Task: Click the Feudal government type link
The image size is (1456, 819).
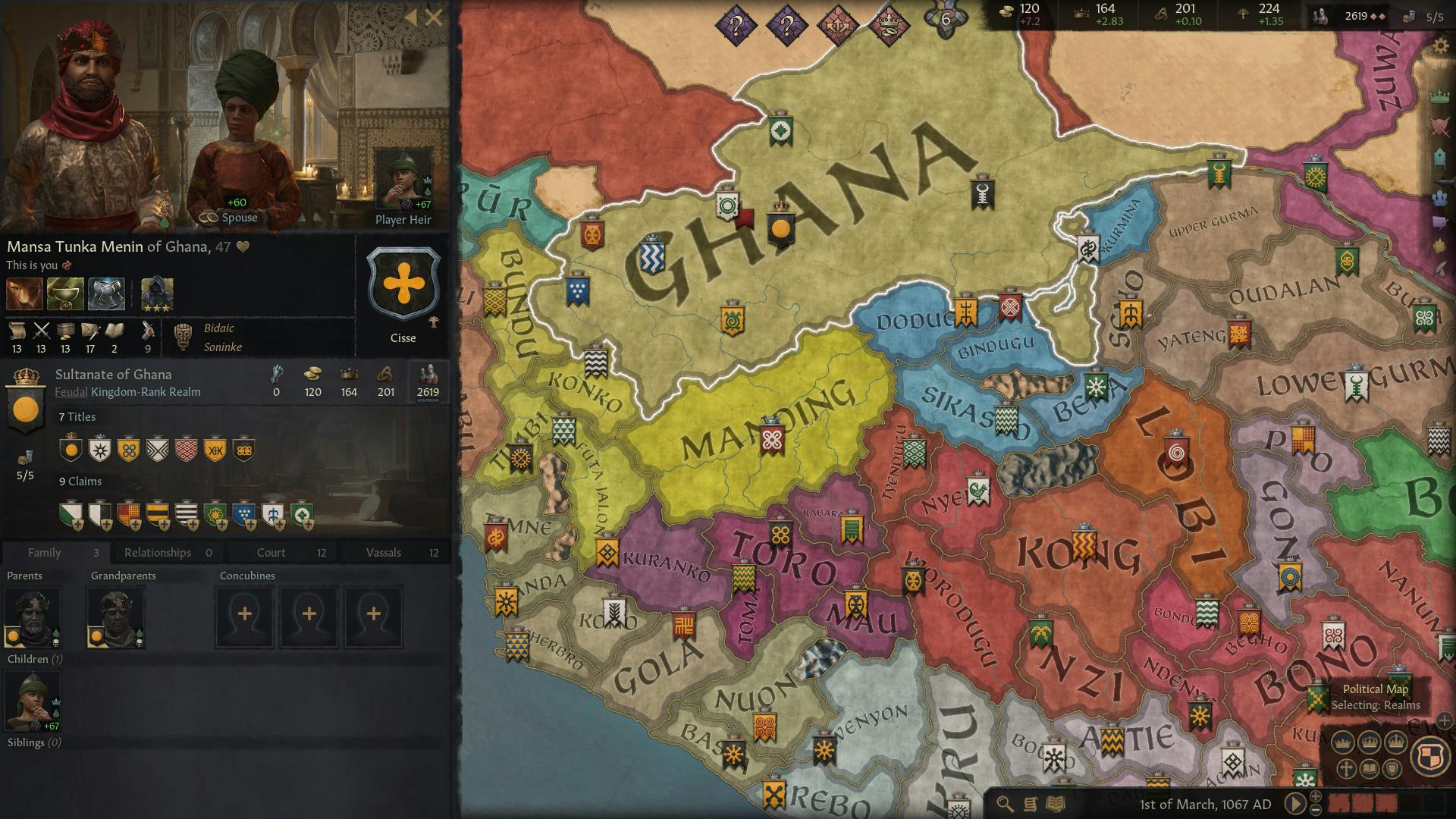Action: pos(73,392)
